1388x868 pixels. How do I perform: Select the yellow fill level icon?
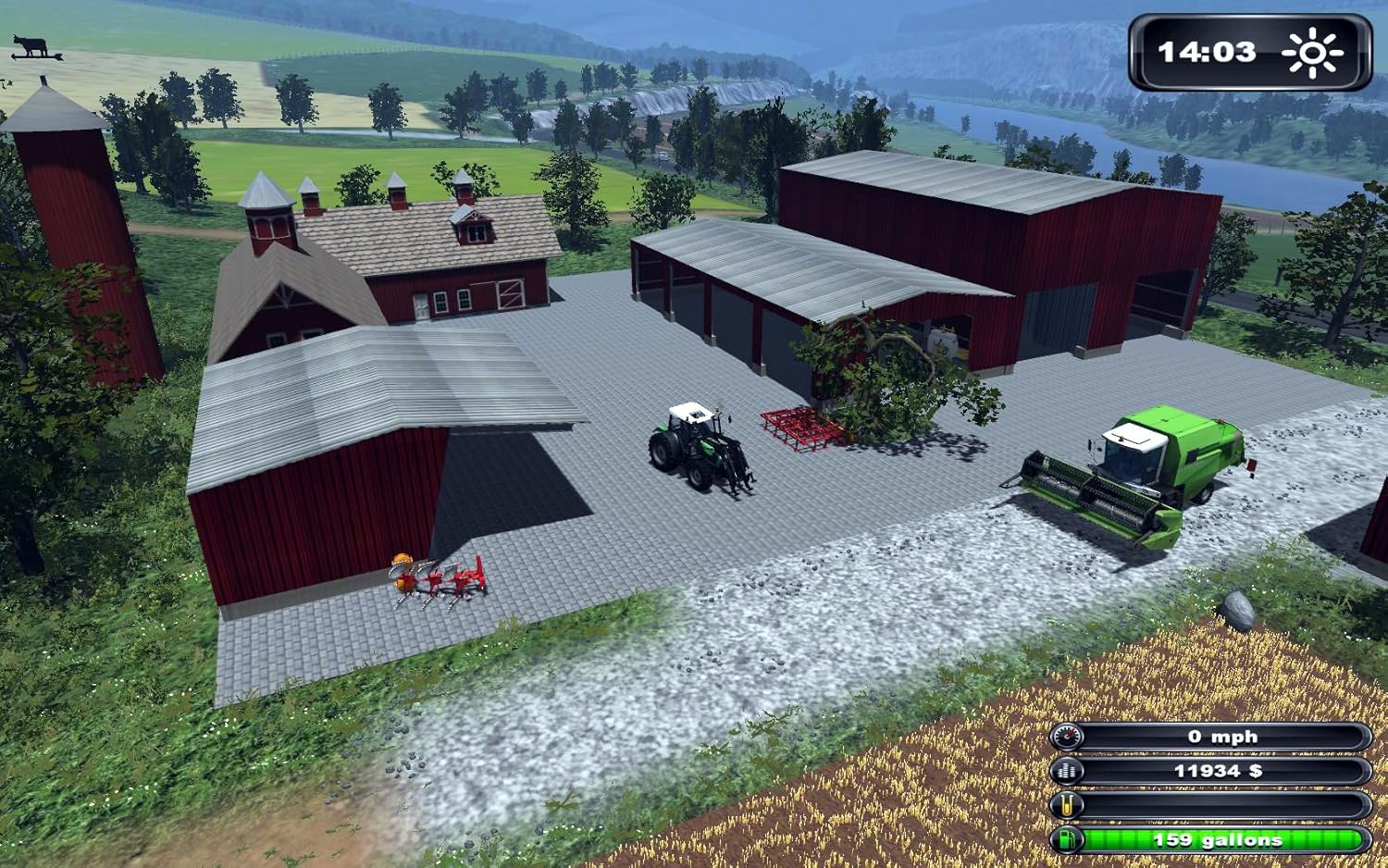(x=1067, y=805)
